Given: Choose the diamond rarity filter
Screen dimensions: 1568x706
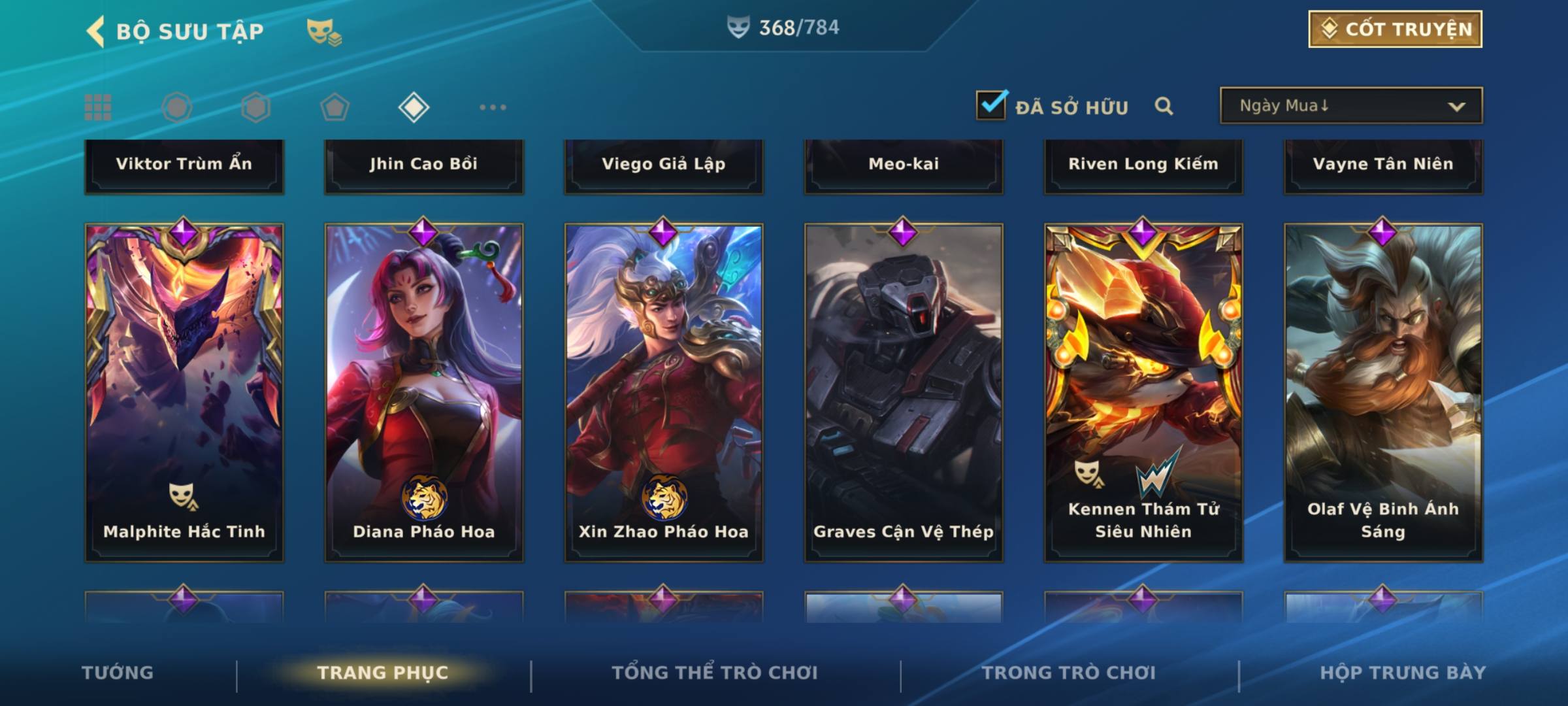Looking at the screenshot, I should pyautogui.click(x=414, y=107).
